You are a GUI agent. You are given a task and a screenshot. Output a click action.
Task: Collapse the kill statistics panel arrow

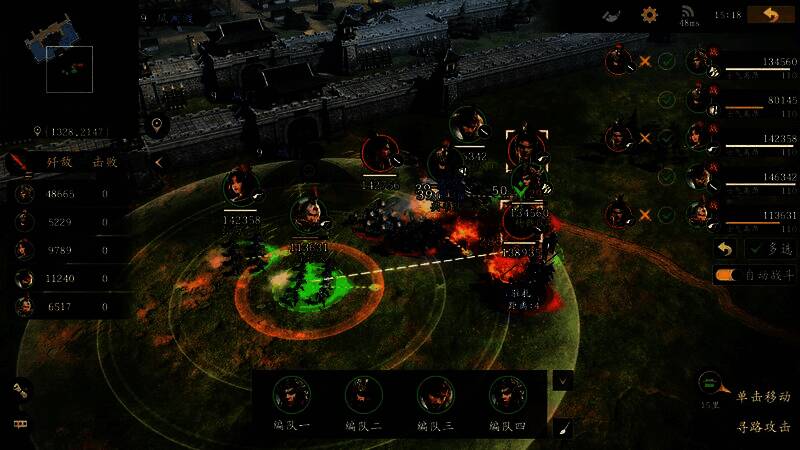tap(158, 162)
